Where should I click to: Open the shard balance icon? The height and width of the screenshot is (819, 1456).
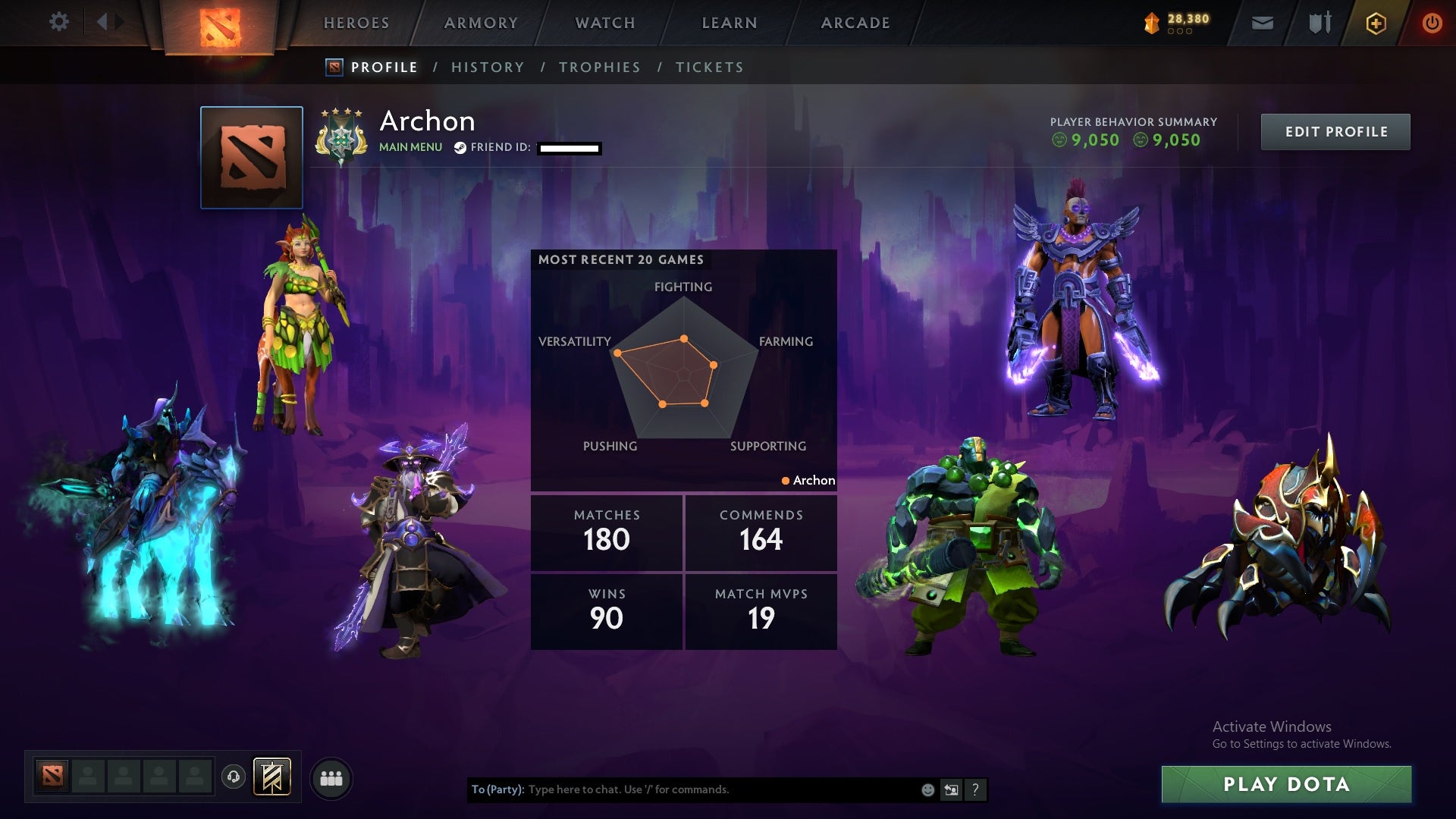1151,23
